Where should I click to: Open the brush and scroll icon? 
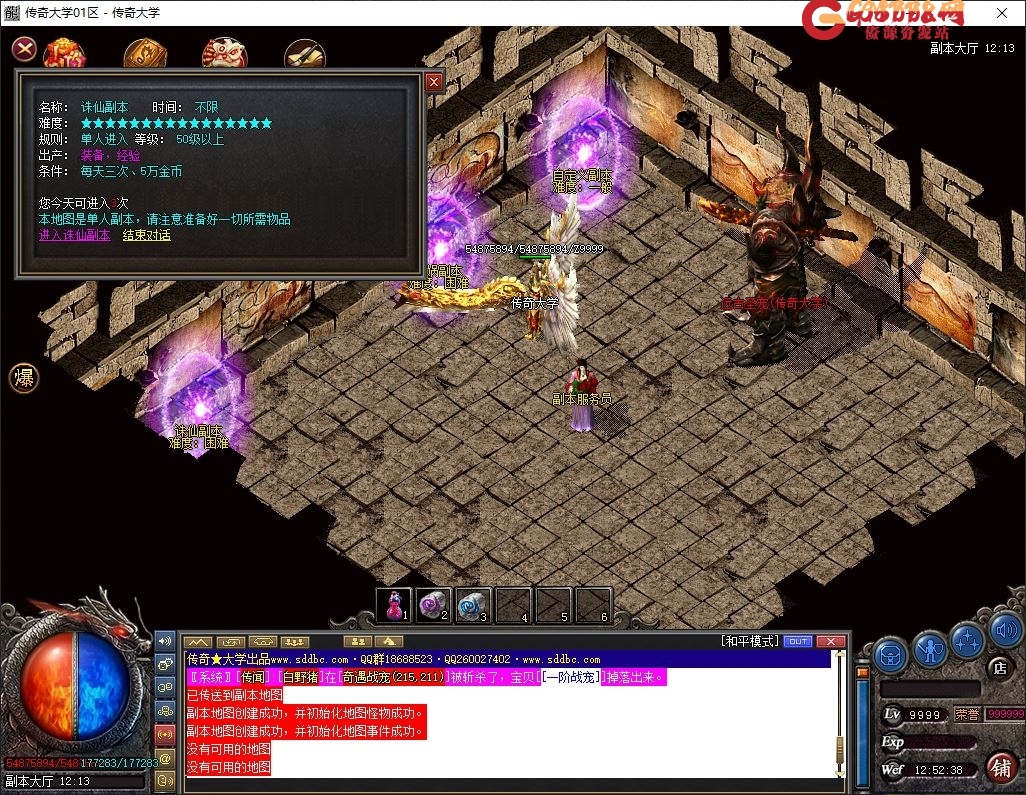tap(304, 55)
